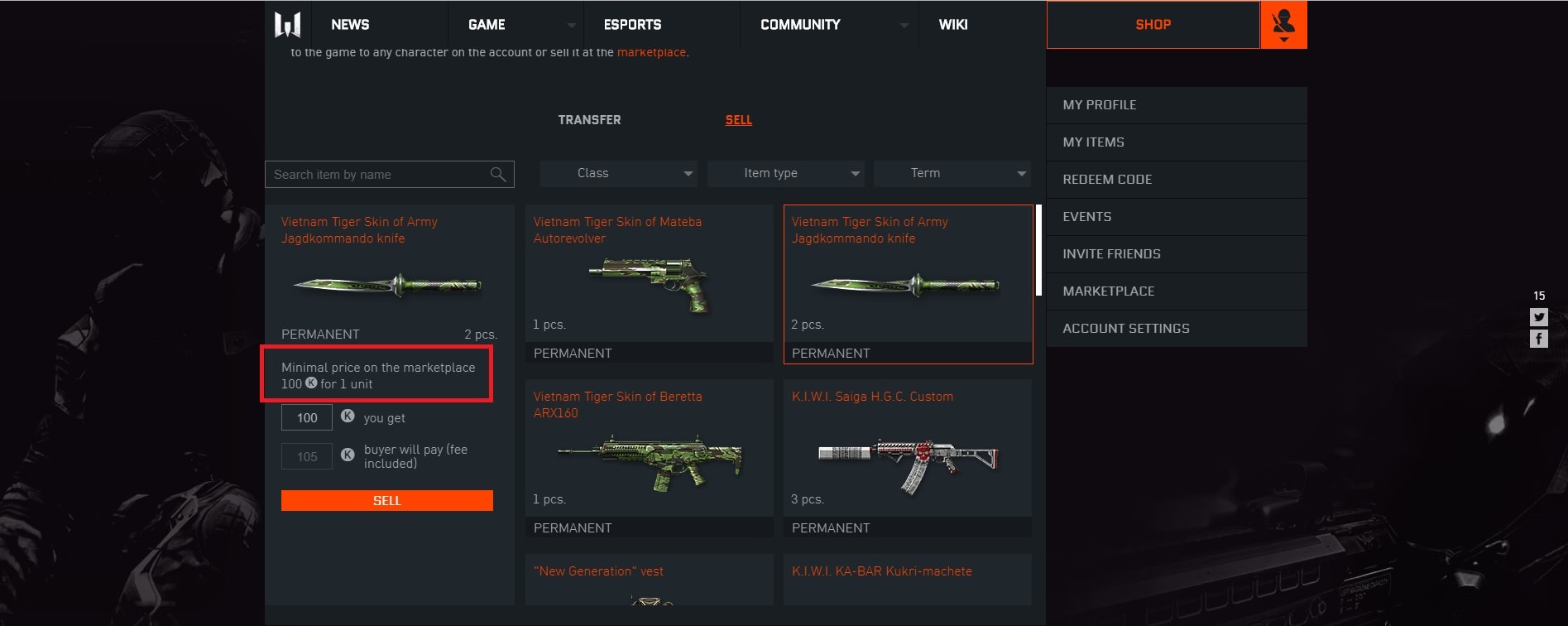Open the Term filter dropdown
This screenshot has width=1568, height=626.
952,173
